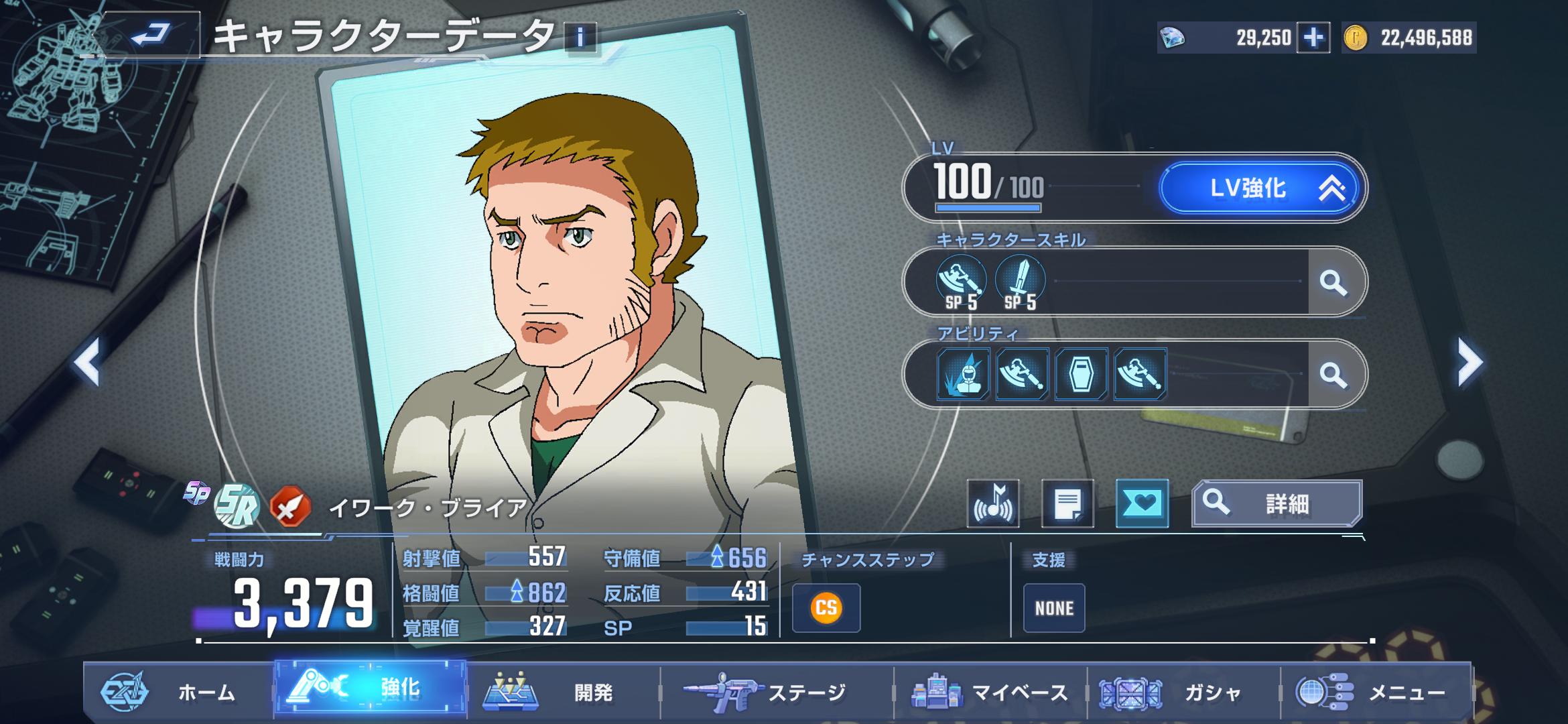Toggle the heart favorite button
The height and width of the screenshot is (724, 1568).
(x=1142, y=504)
